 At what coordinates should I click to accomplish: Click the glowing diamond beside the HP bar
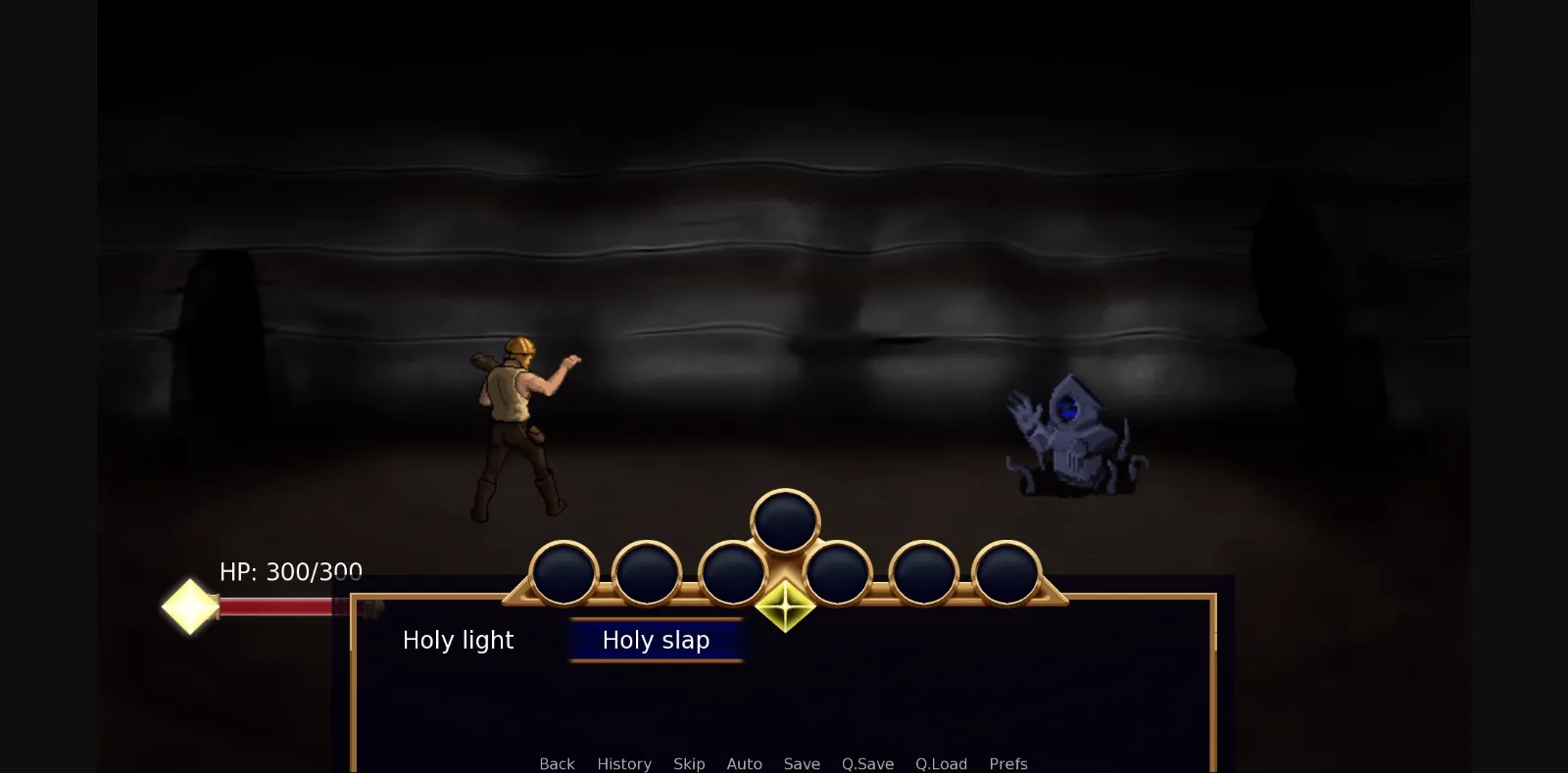tap(188, 607)
